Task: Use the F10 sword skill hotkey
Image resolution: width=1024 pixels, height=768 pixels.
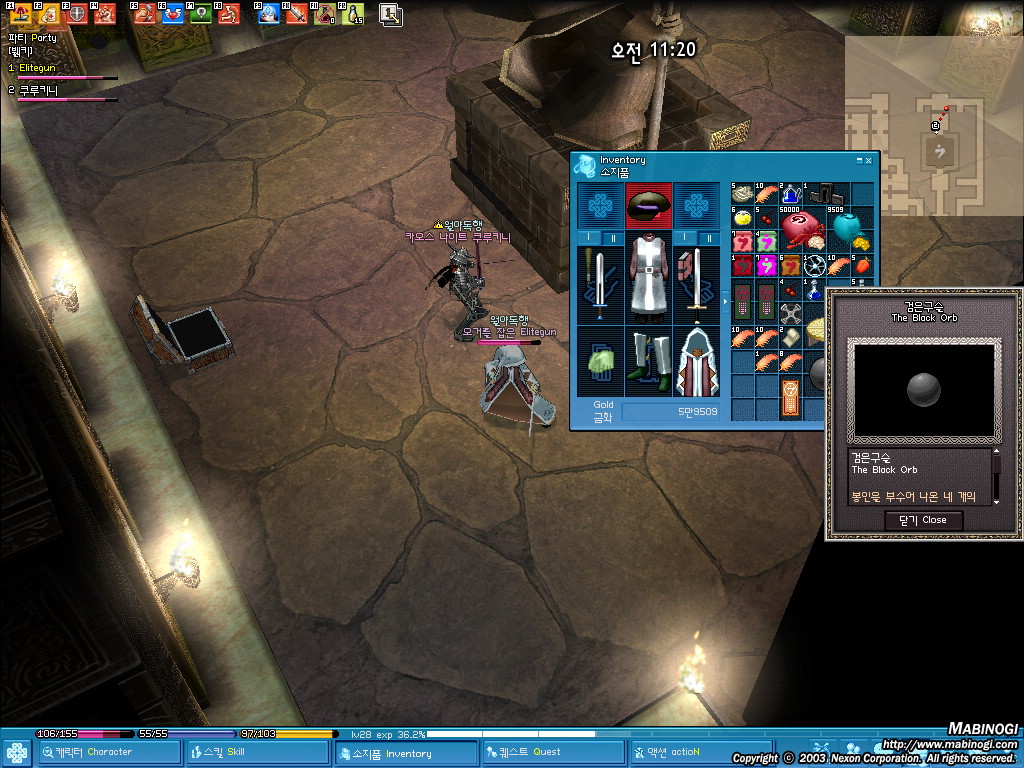Action: pyautogui.click(x=297, y=14)
